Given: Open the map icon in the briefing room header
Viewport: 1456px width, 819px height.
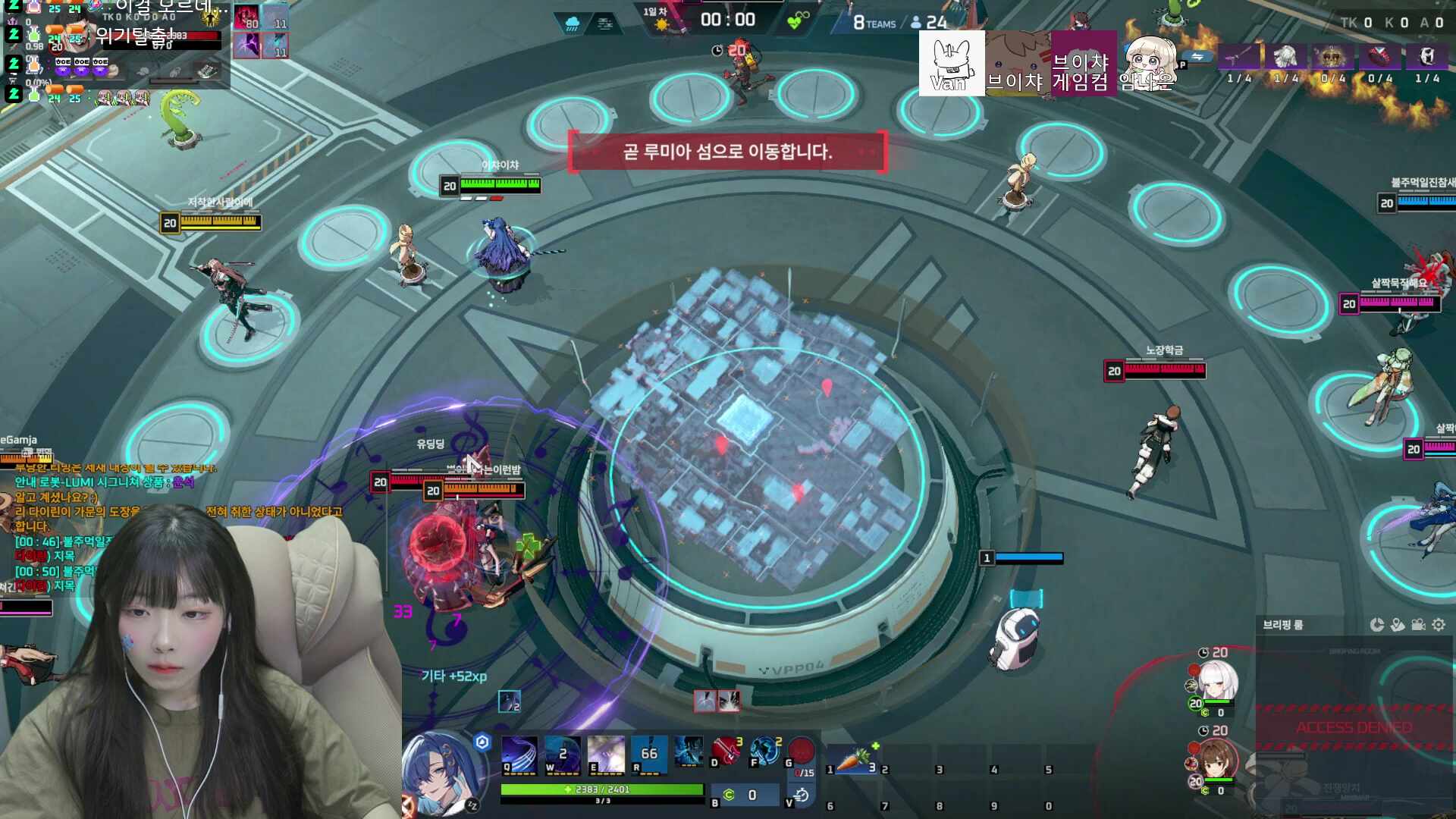Looking at the screenshot, I should coord(1398,625).
